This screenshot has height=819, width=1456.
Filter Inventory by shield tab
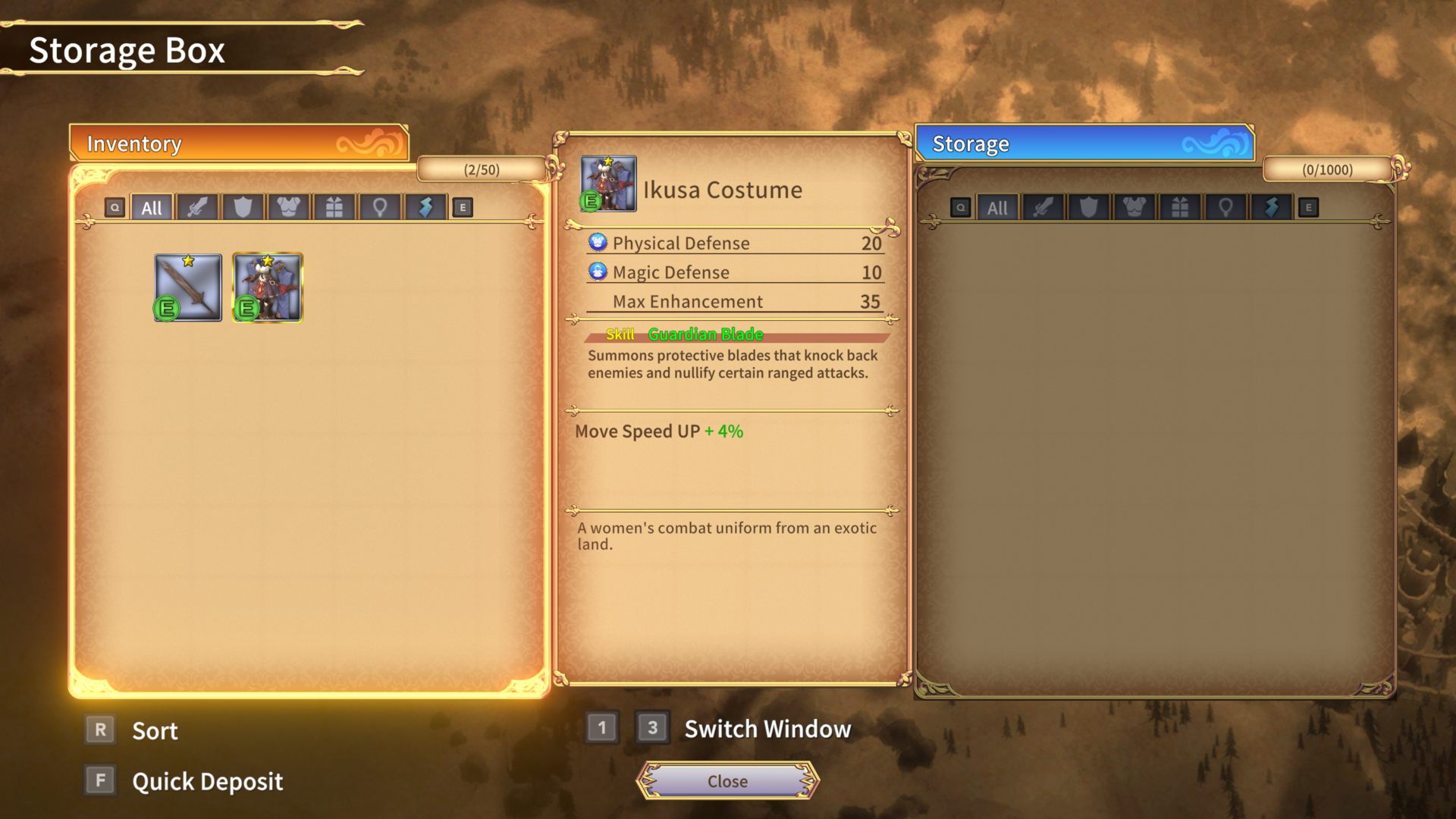click(x=243, y=208)
